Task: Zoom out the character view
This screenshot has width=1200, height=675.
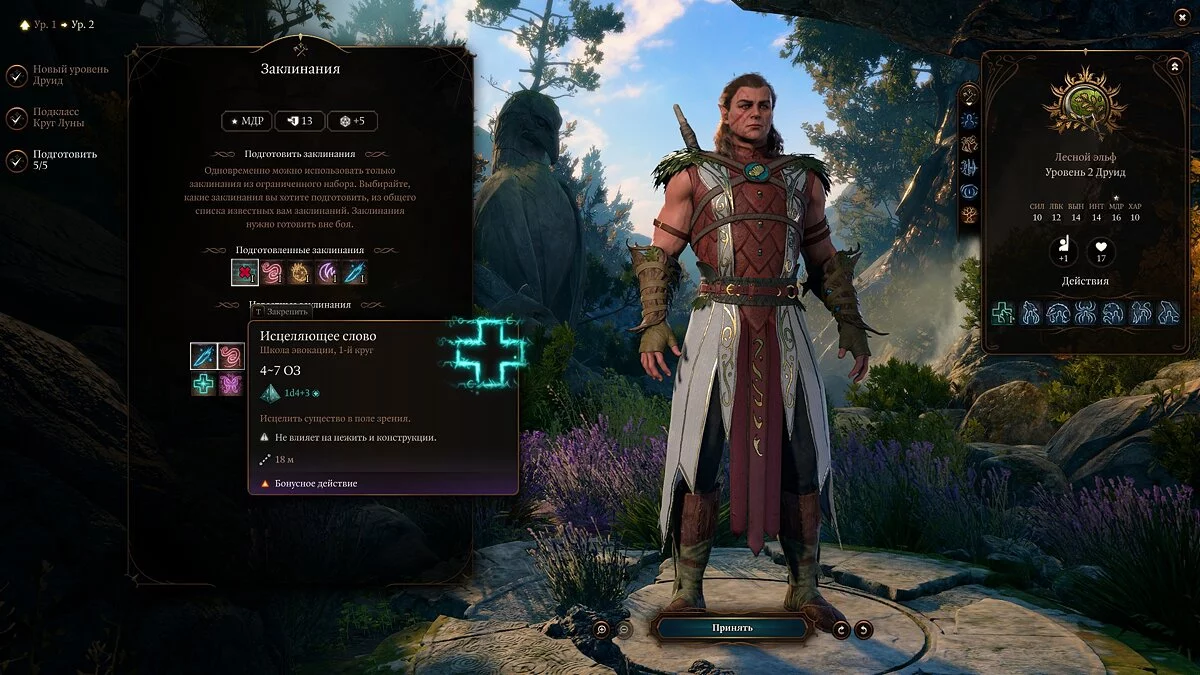Action: pos(624,629)
